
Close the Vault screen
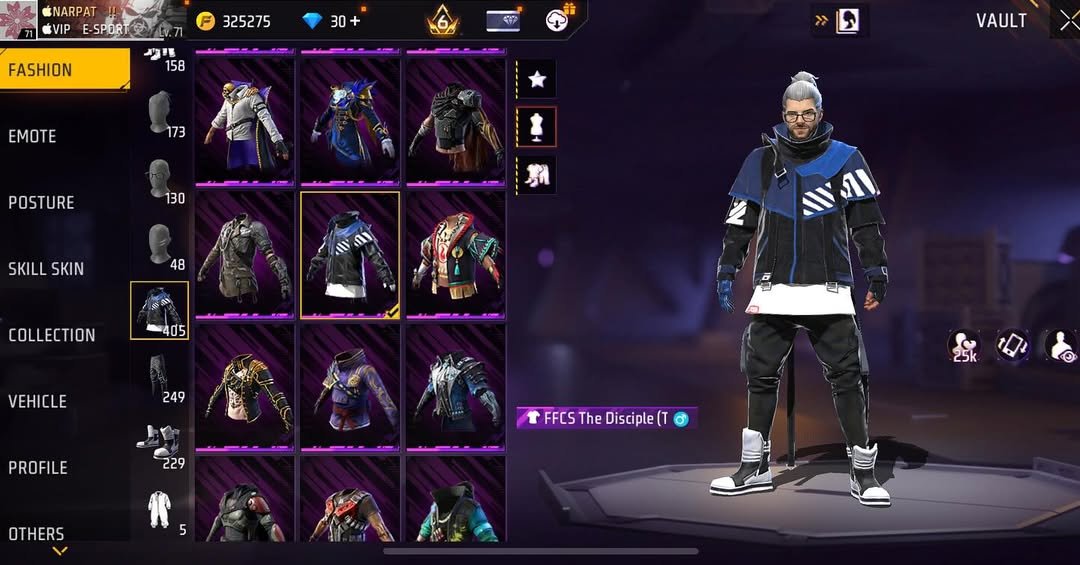click(1067, 21)
